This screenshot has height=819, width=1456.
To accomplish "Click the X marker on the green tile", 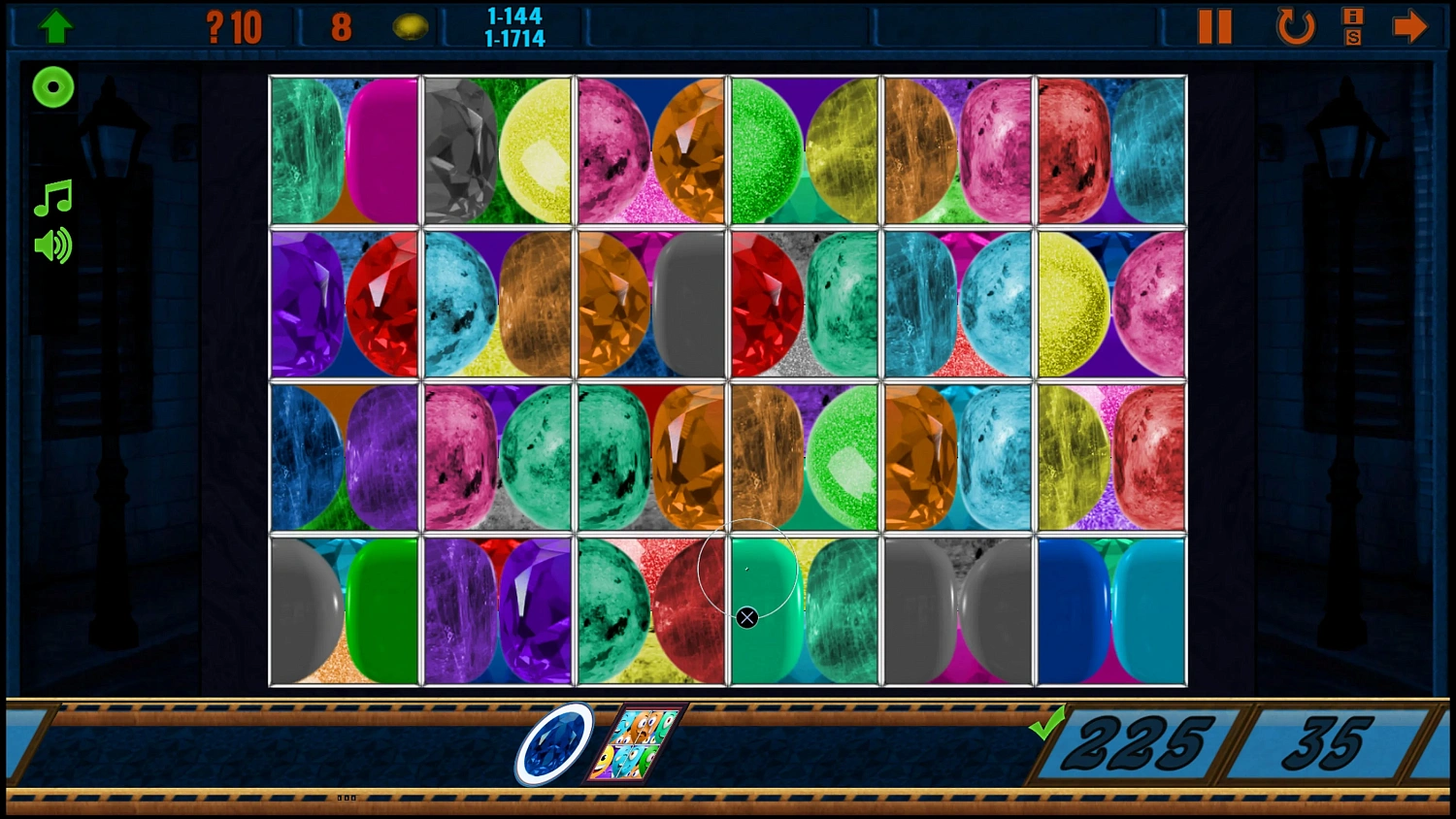I will (746, 617).
